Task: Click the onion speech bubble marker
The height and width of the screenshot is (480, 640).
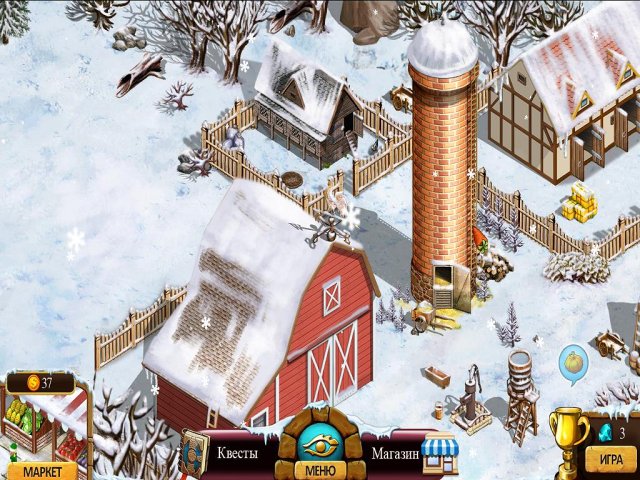Action: point(573,364)
